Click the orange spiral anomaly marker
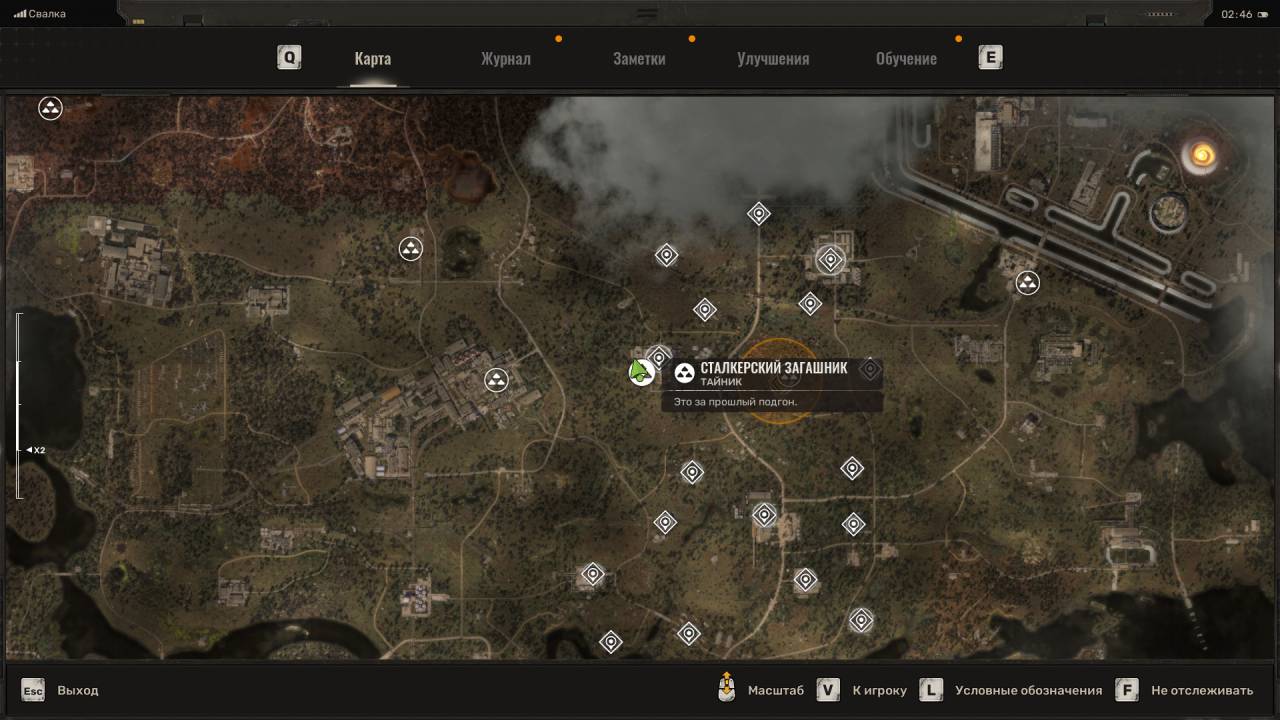Screen dimensions: 1280x720 (1198, 155)
